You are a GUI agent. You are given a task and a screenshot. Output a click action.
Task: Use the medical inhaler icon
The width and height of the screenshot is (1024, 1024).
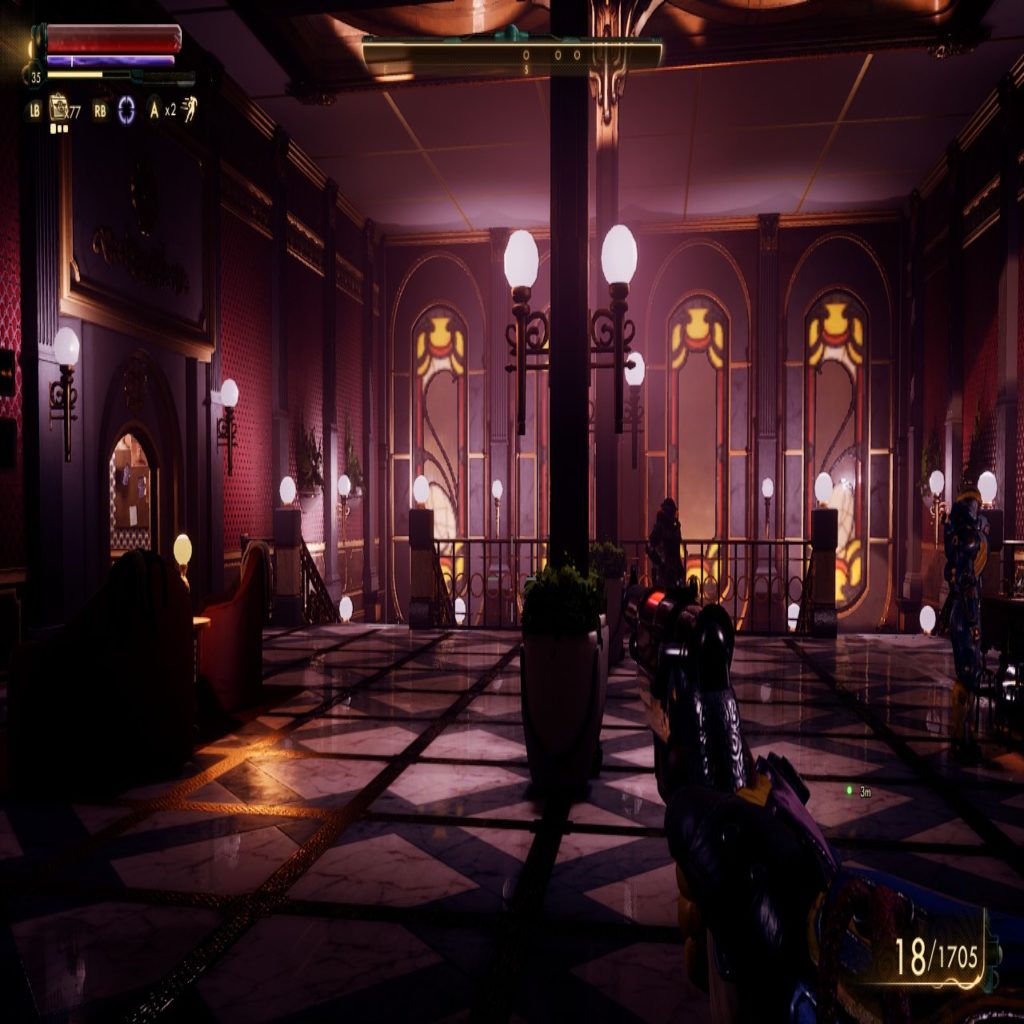60,107
